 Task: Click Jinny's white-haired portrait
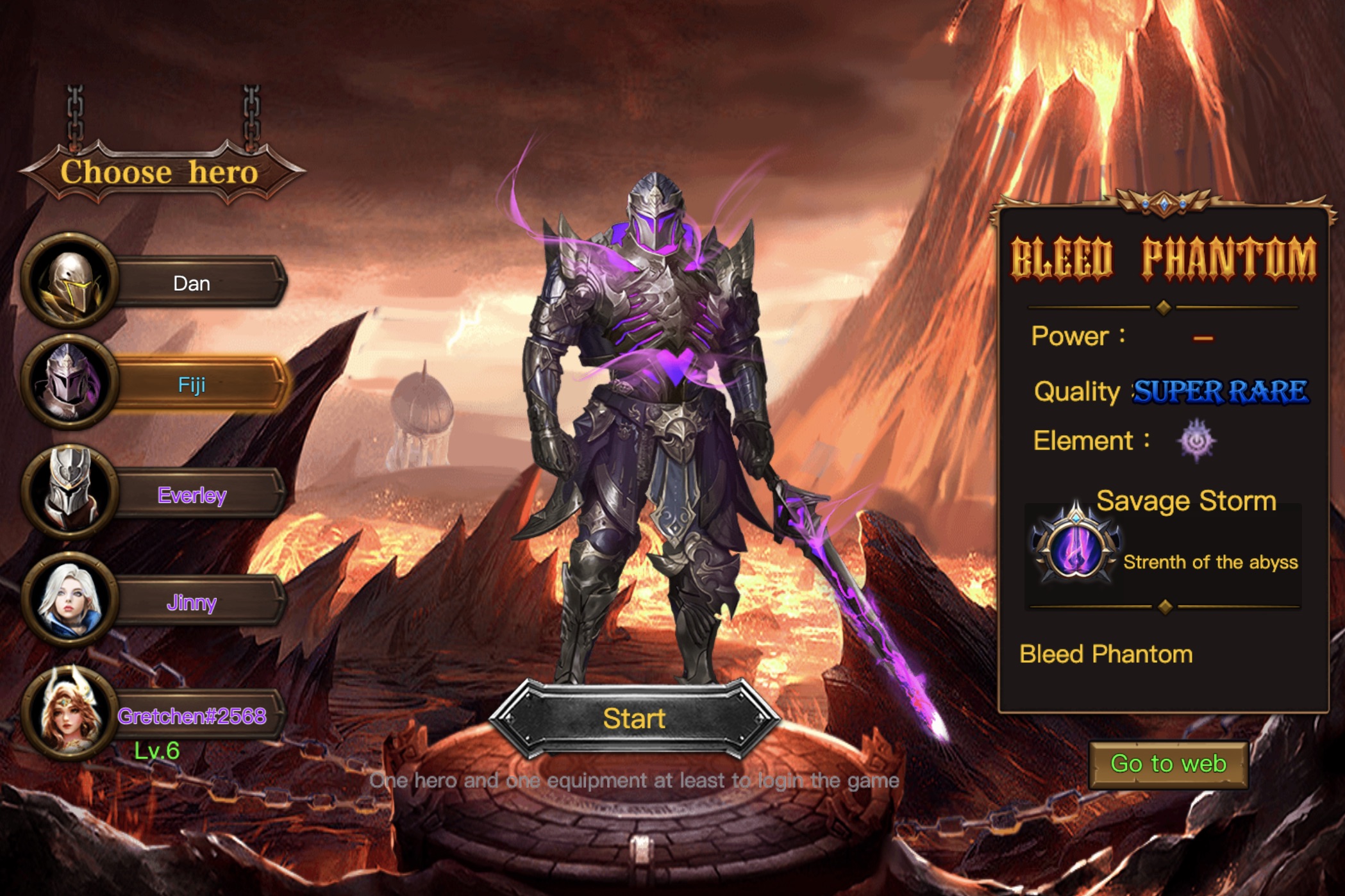tap(70, 600)
